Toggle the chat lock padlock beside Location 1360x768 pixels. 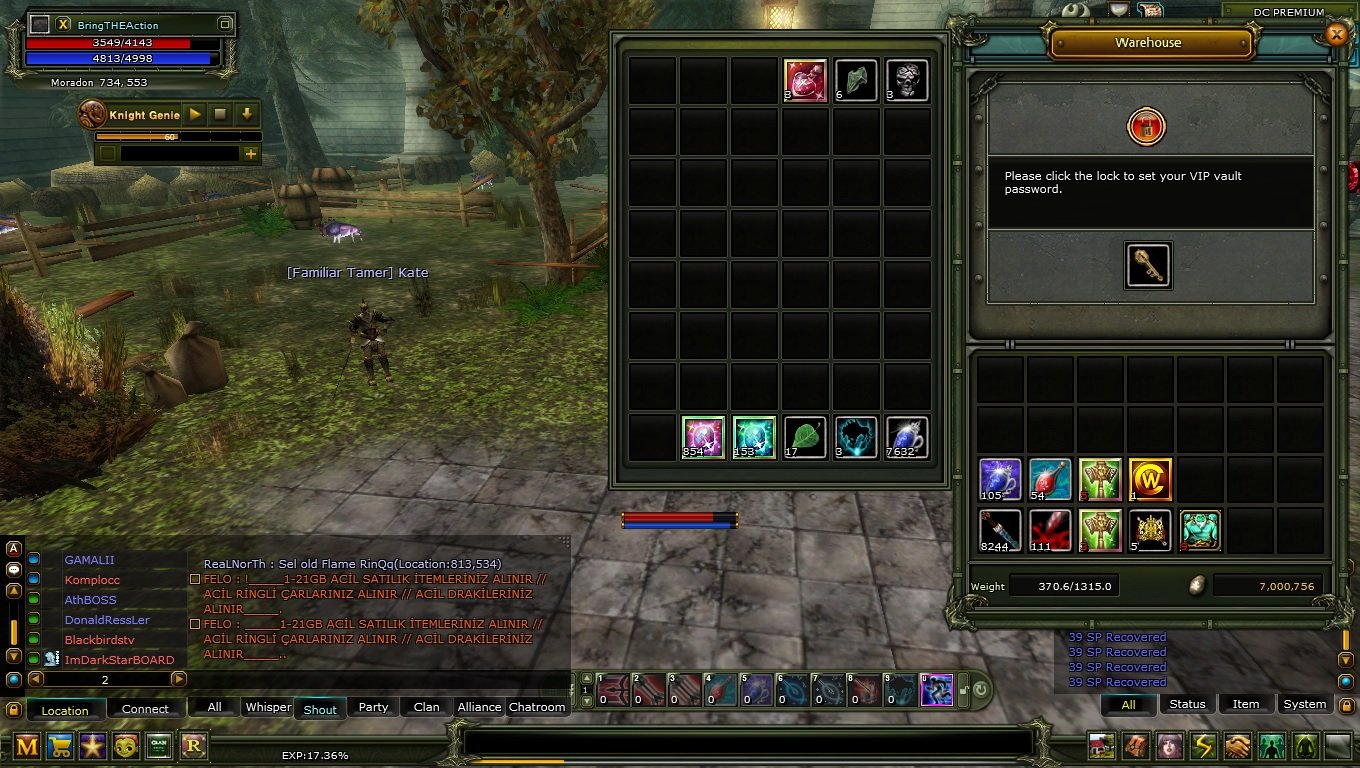pyautogui.click(x=15, y=710)
